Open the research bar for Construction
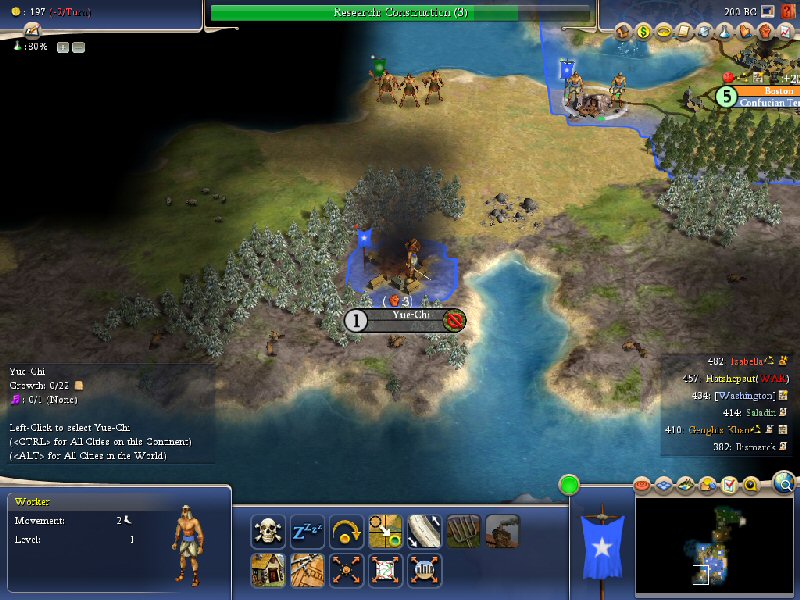 pos(400,13)
